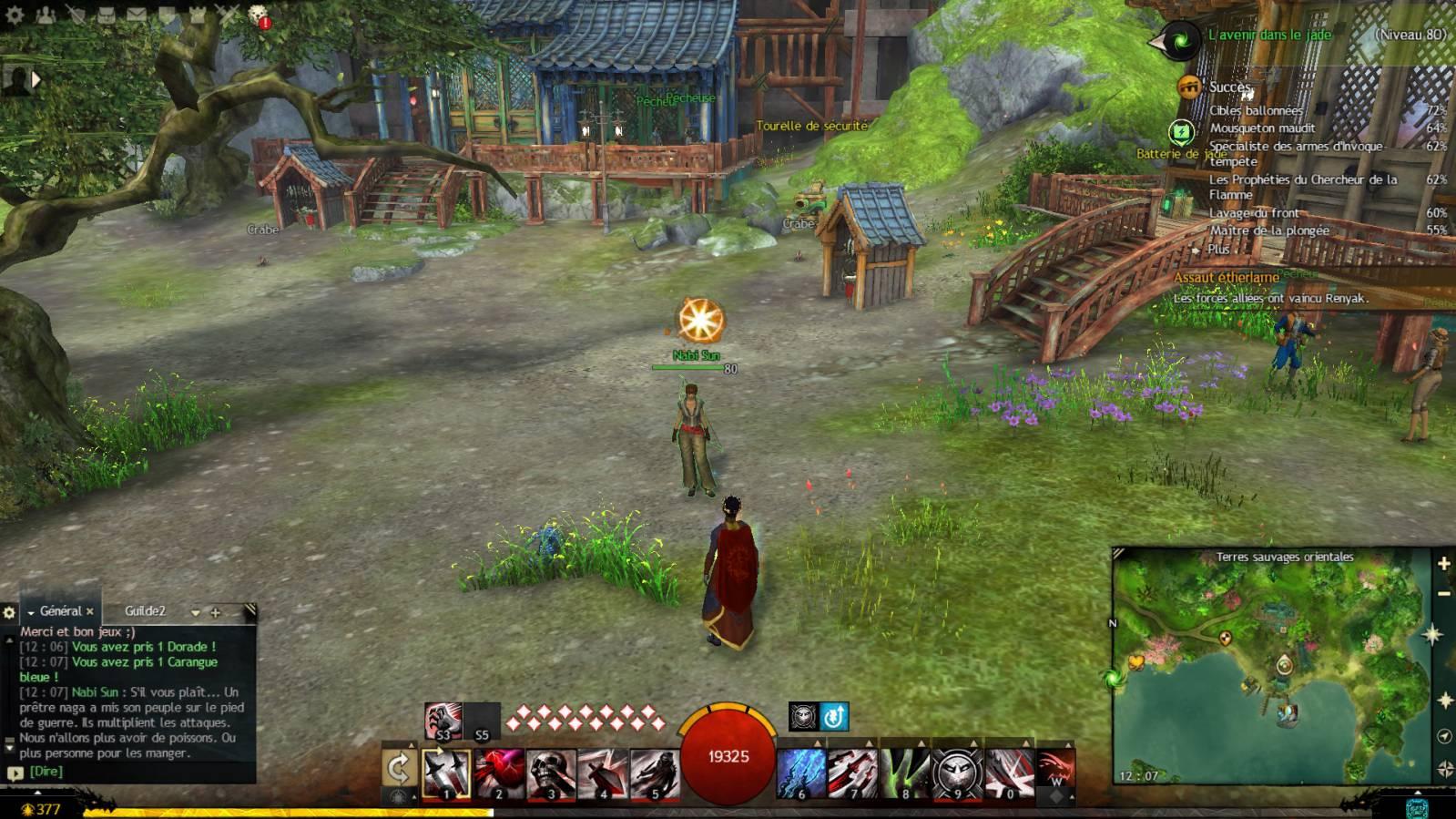Open the crossed swords PvP panel
This screenshot has width=1456, height=819.
tap(229, 15)
